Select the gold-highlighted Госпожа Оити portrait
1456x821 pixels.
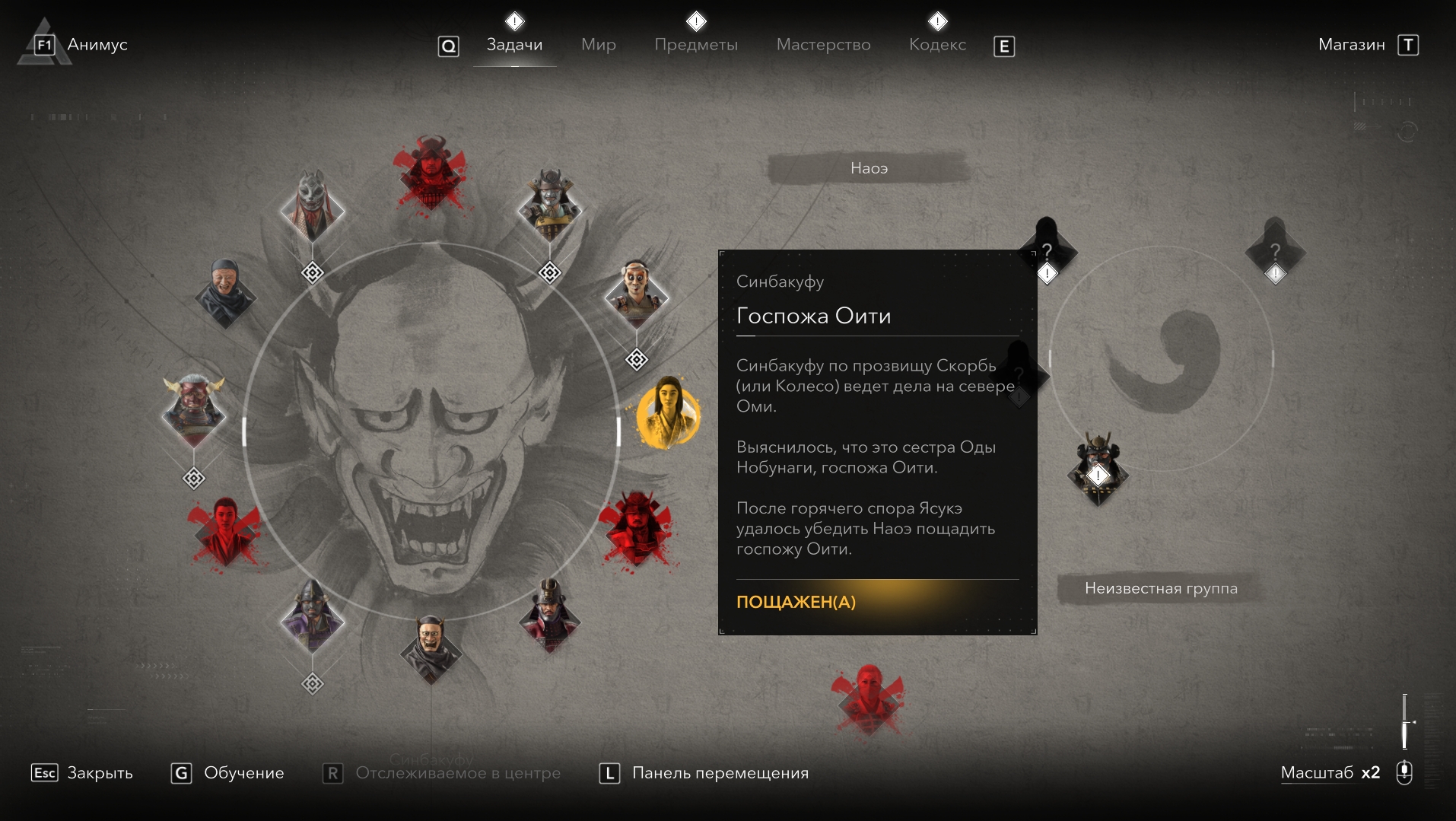click(x=667, y=415)
